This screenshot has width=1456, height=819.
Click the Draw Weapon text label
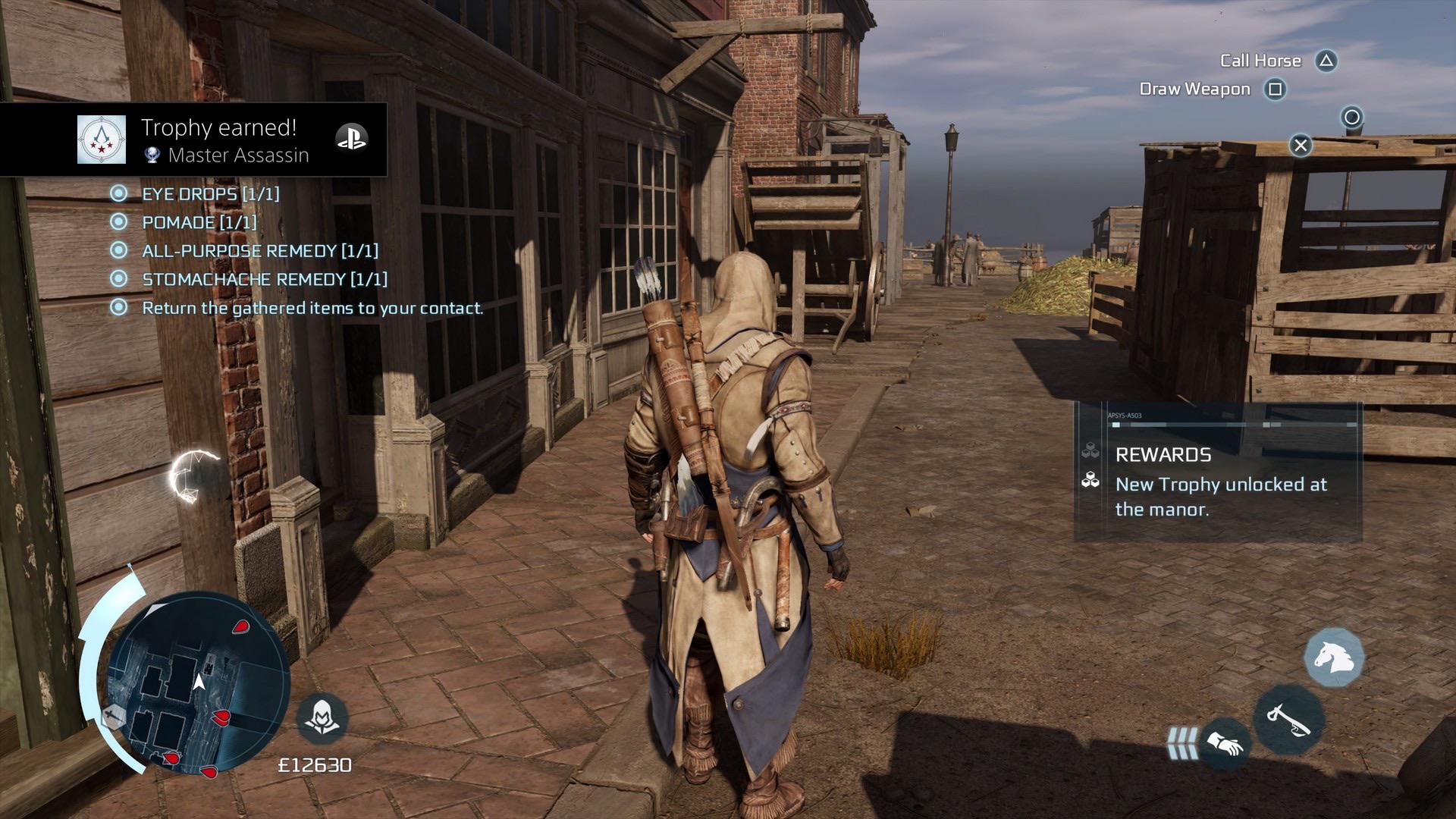click(x=1194, y=89)
